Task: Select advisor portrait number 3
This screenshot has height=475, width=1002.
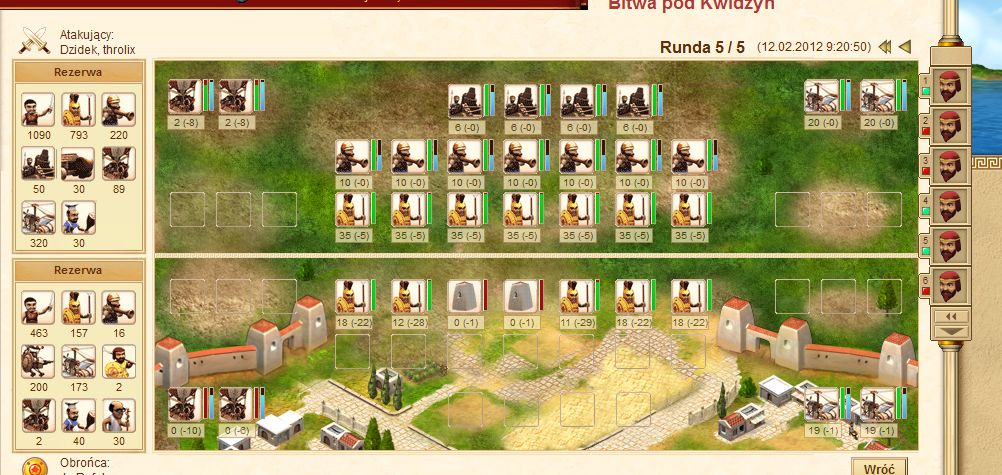Action: coord(949,165)
